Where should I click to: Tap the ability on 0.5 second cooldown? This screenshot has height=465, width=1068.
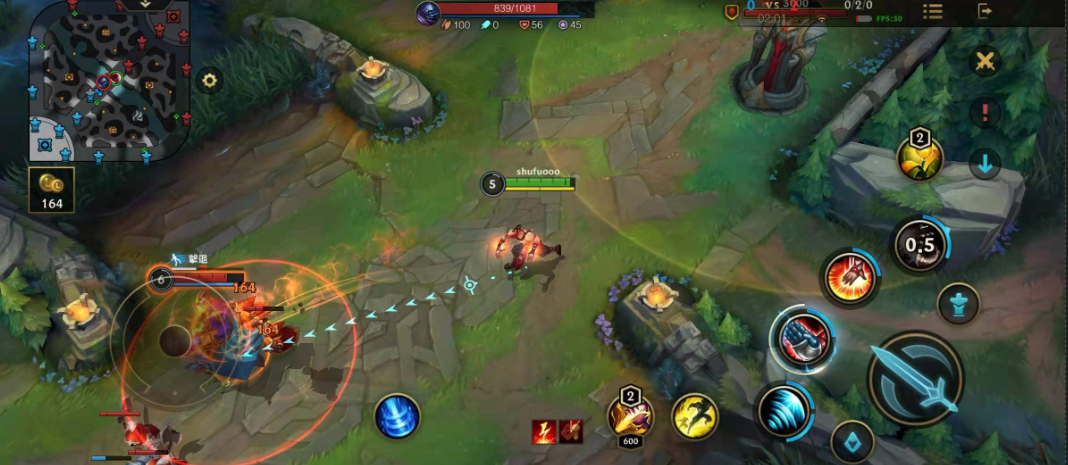click(x=919, y=245)
